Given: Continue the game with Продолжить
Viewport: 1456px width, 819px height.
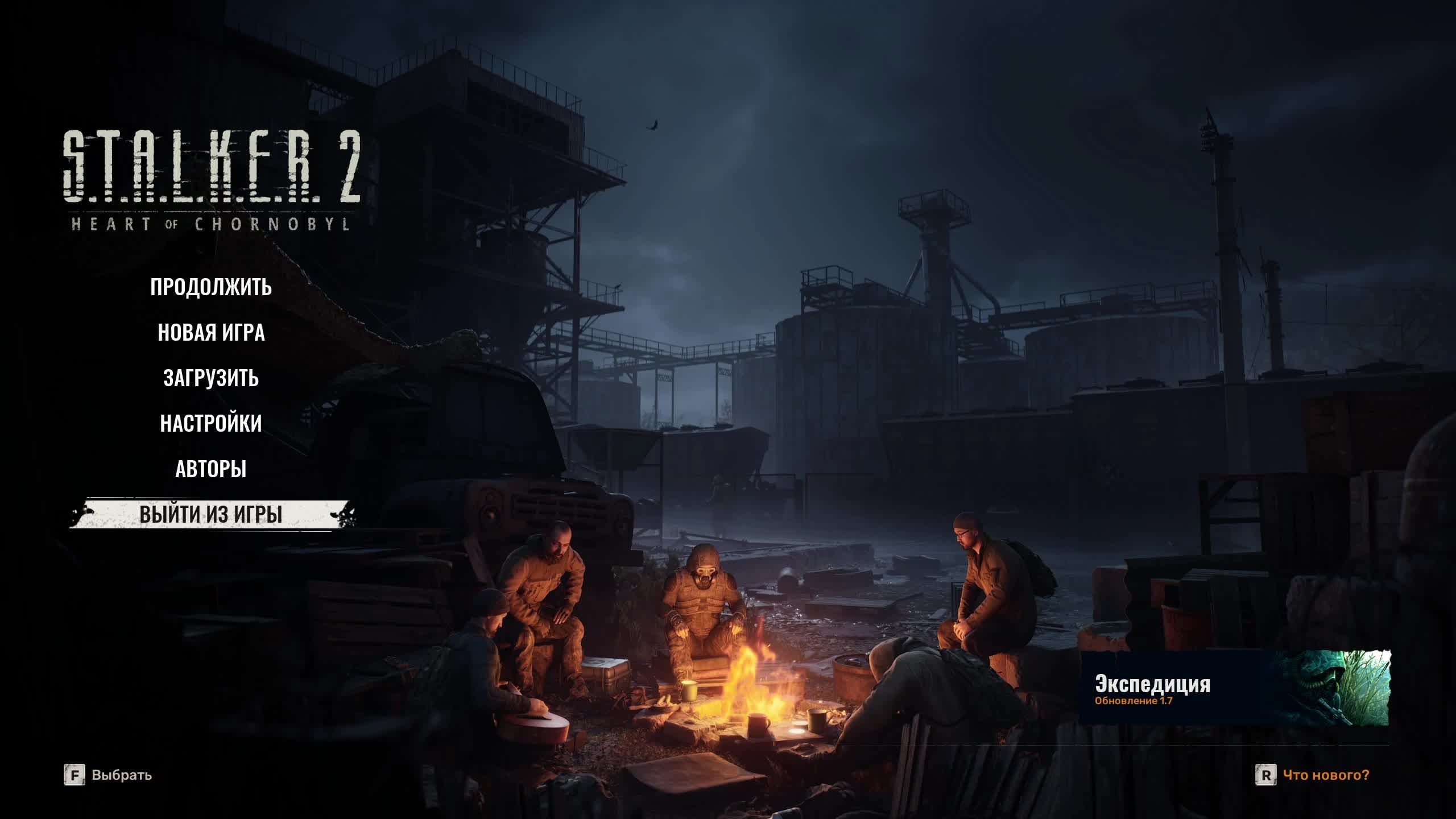Looking at the screenshot, I should pos(211,287).
